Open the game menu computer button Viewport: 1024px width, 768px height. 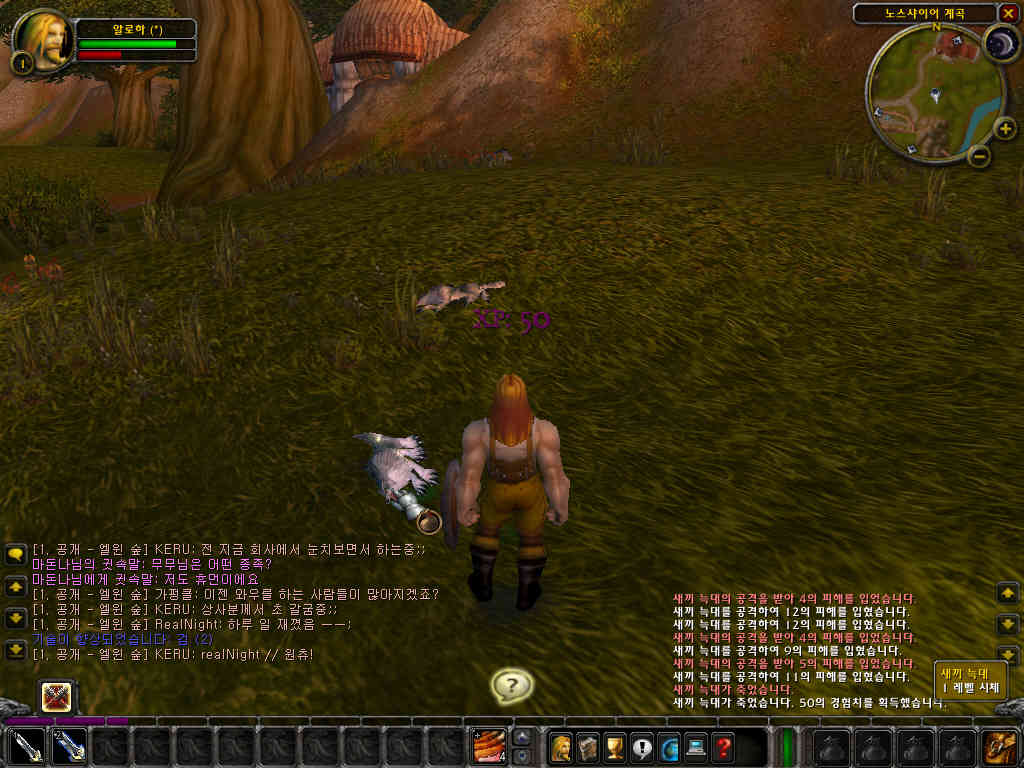(696, 746)
